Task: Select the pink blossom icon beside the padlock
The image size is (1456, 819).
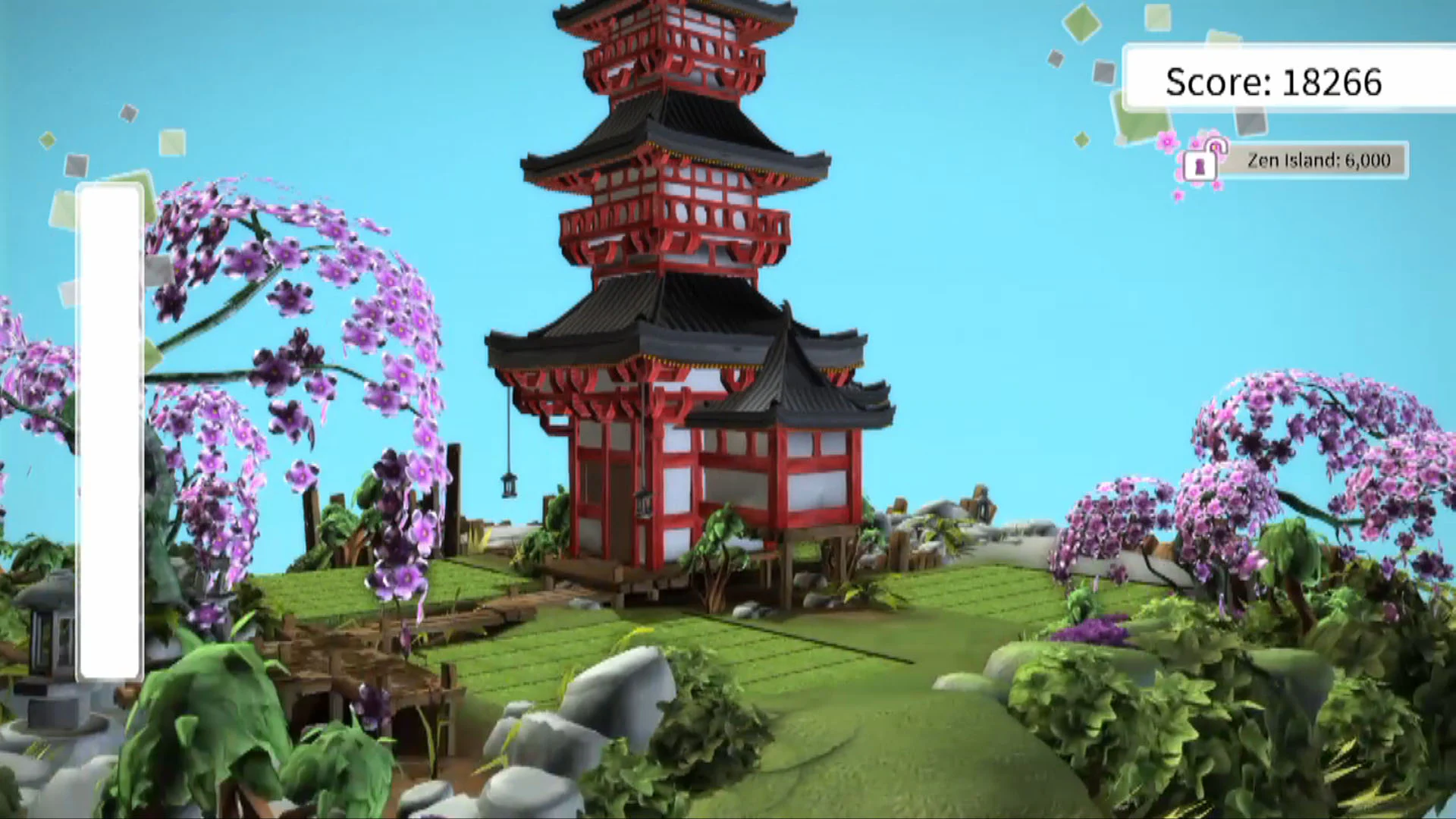Action: click(1168, 143)
